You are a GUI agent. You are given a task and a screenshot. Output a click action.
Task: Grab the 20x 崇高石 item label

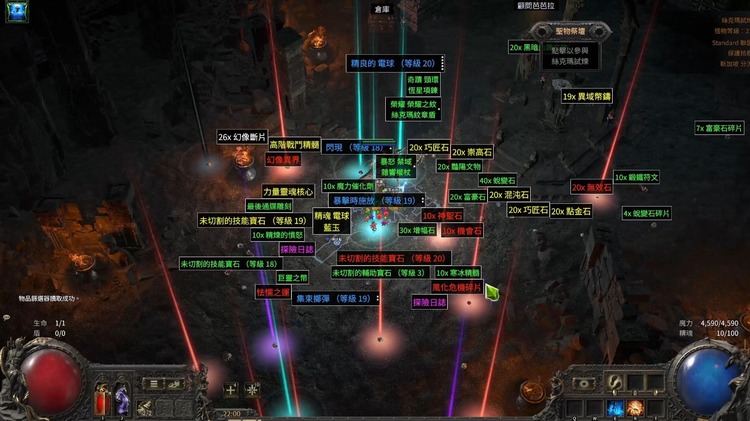[472, 153]
